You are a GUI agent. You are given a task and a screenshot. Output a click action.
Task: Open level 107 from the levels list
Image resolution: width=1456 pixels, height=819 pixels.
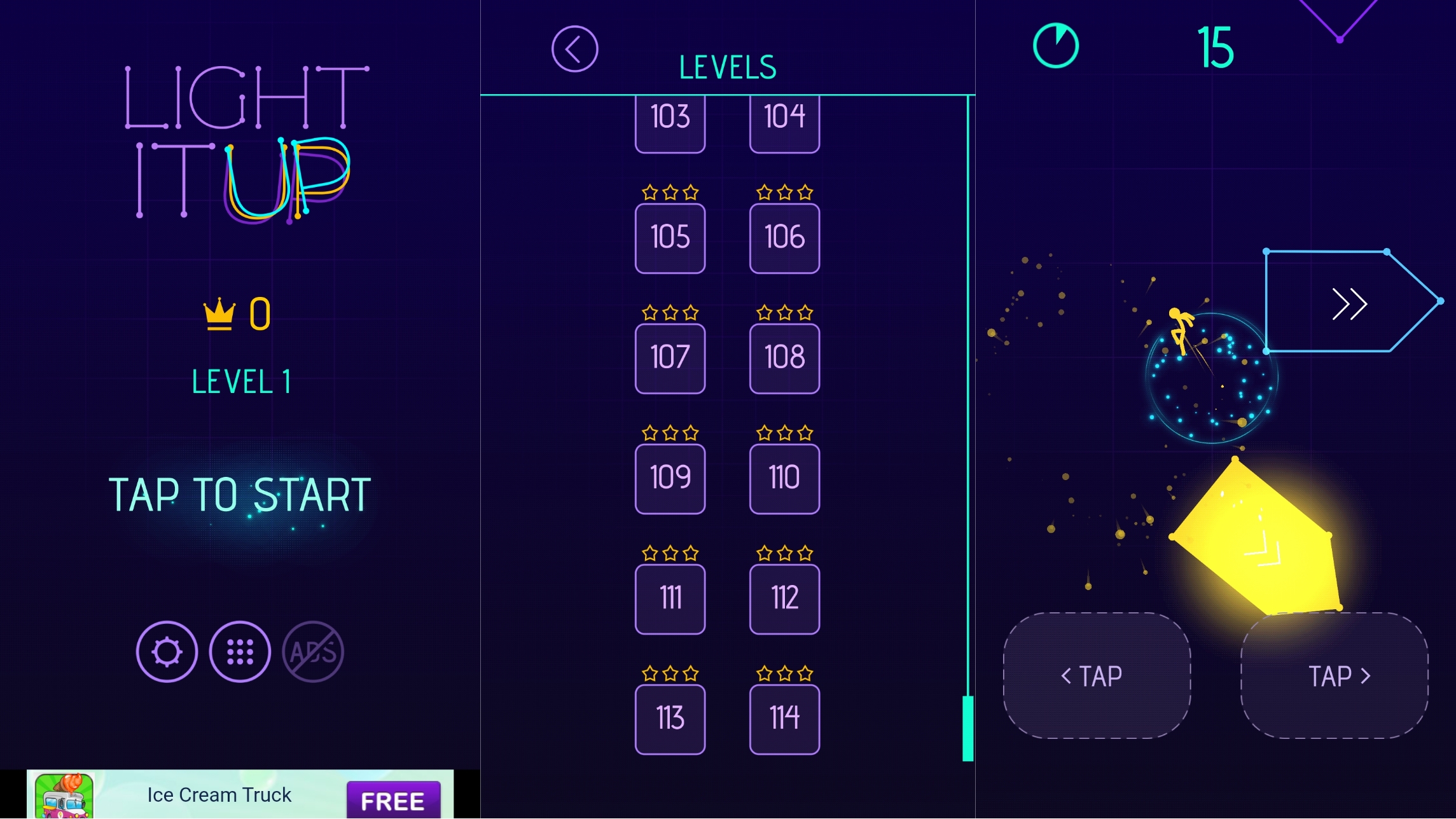coord(669,357)
